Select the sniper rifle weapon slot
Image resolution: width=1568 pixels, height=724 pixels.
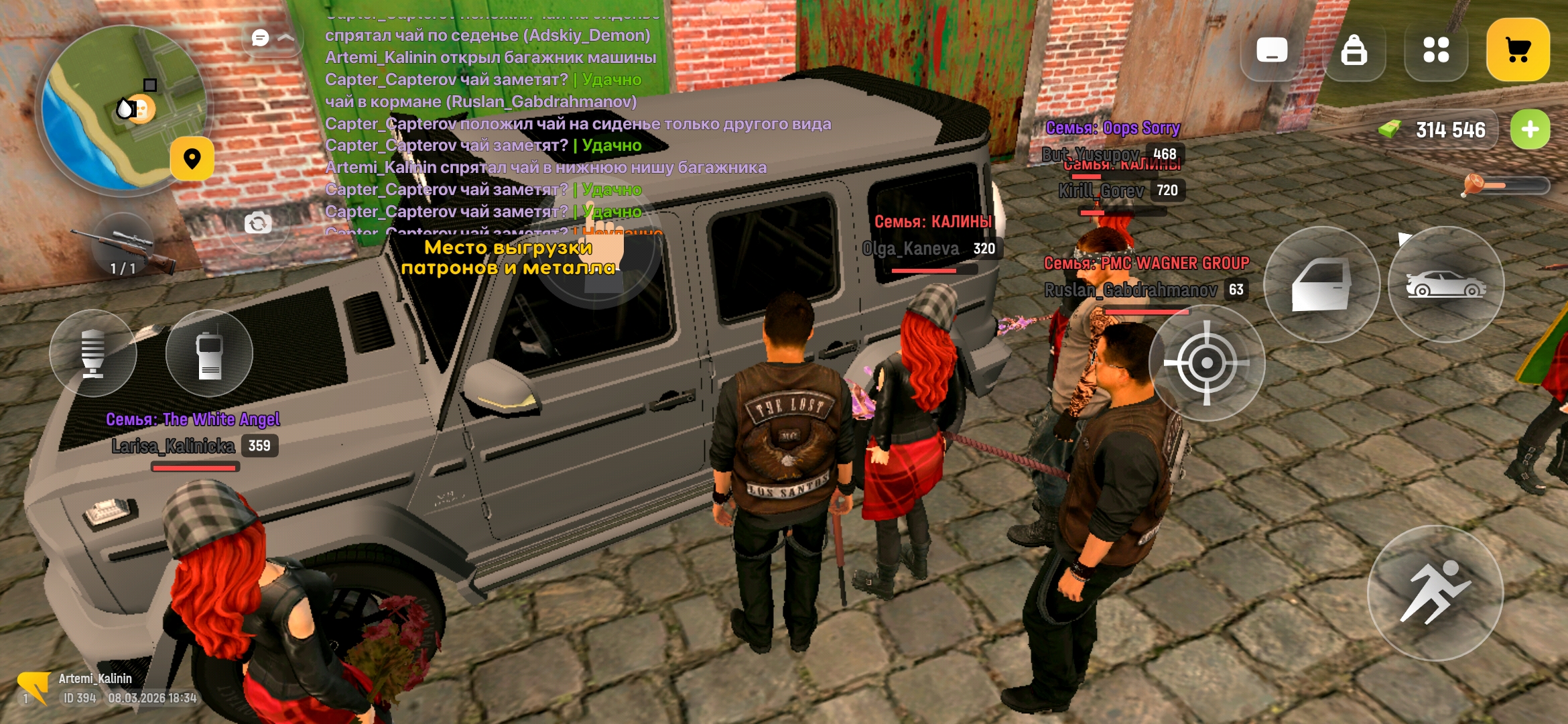click(124, 249)
